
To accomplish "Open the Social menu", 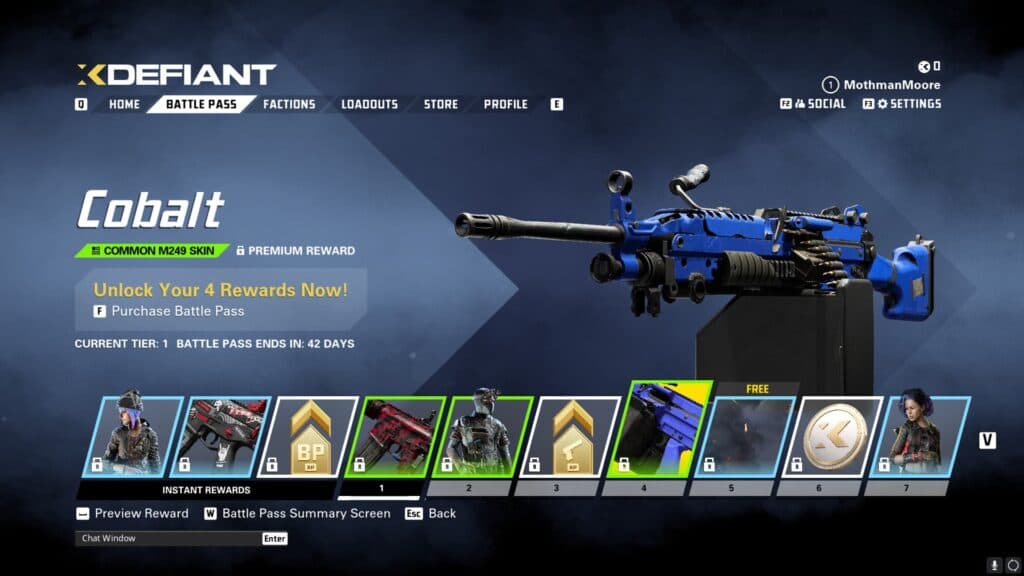I will click(819, 103).
